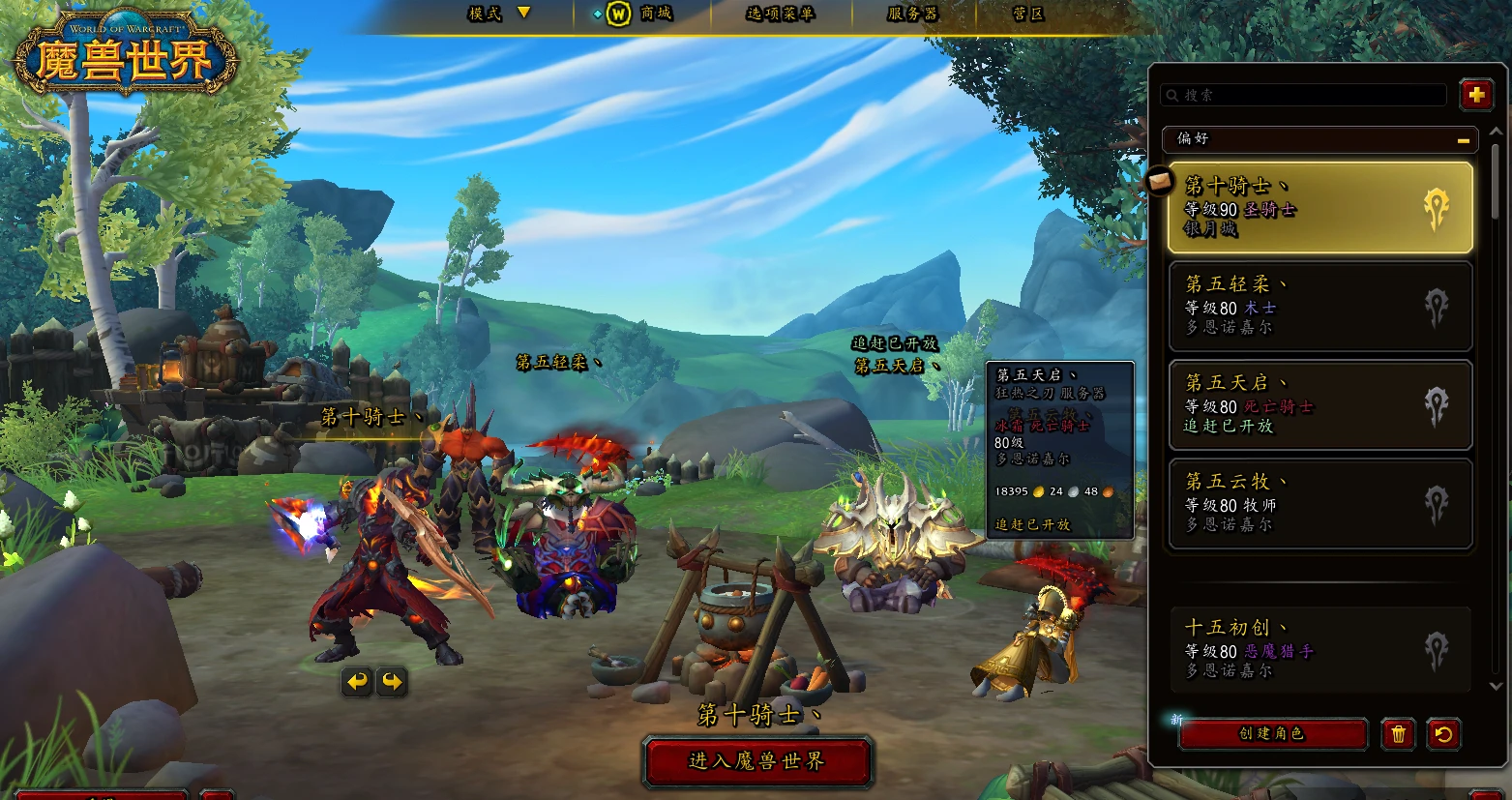Select the death knight 第五天启
Screen dimensions: 1512x800
pyautogui.click(x=1319, y=404)
